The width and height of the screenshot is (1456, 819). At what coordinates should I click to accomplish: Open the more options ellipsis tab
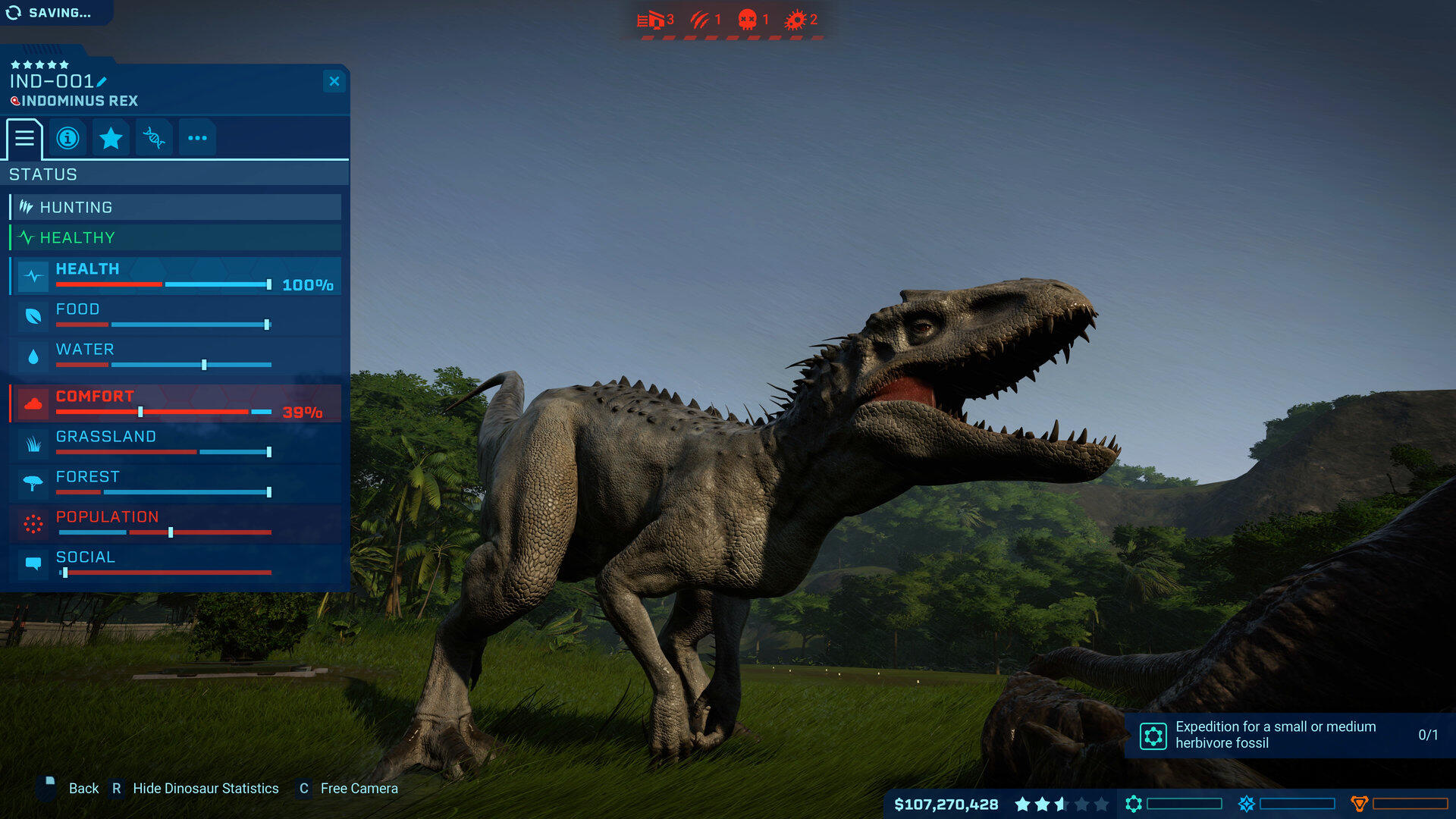197,137
